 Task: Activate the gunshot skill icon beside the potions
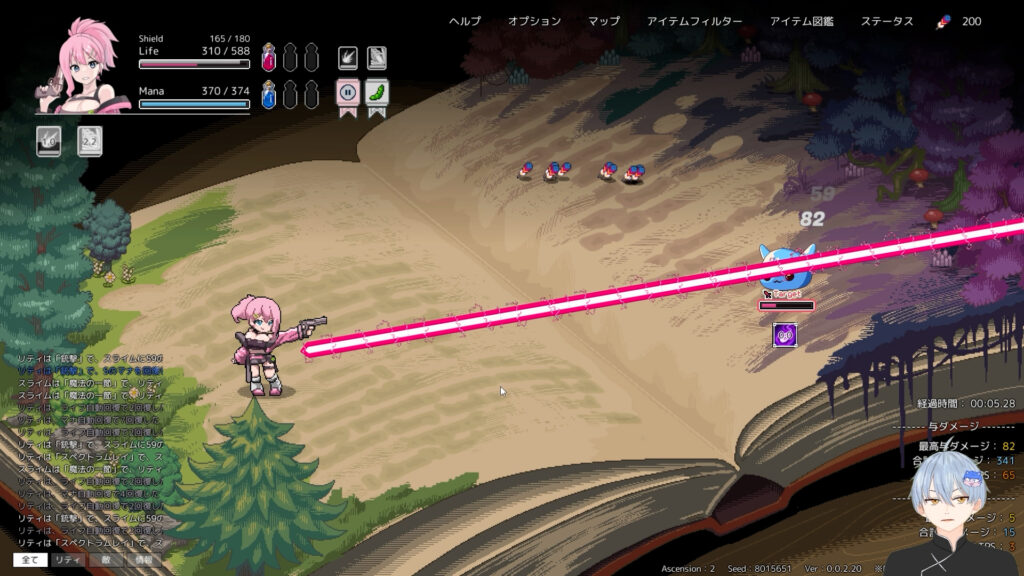point(348,57)
